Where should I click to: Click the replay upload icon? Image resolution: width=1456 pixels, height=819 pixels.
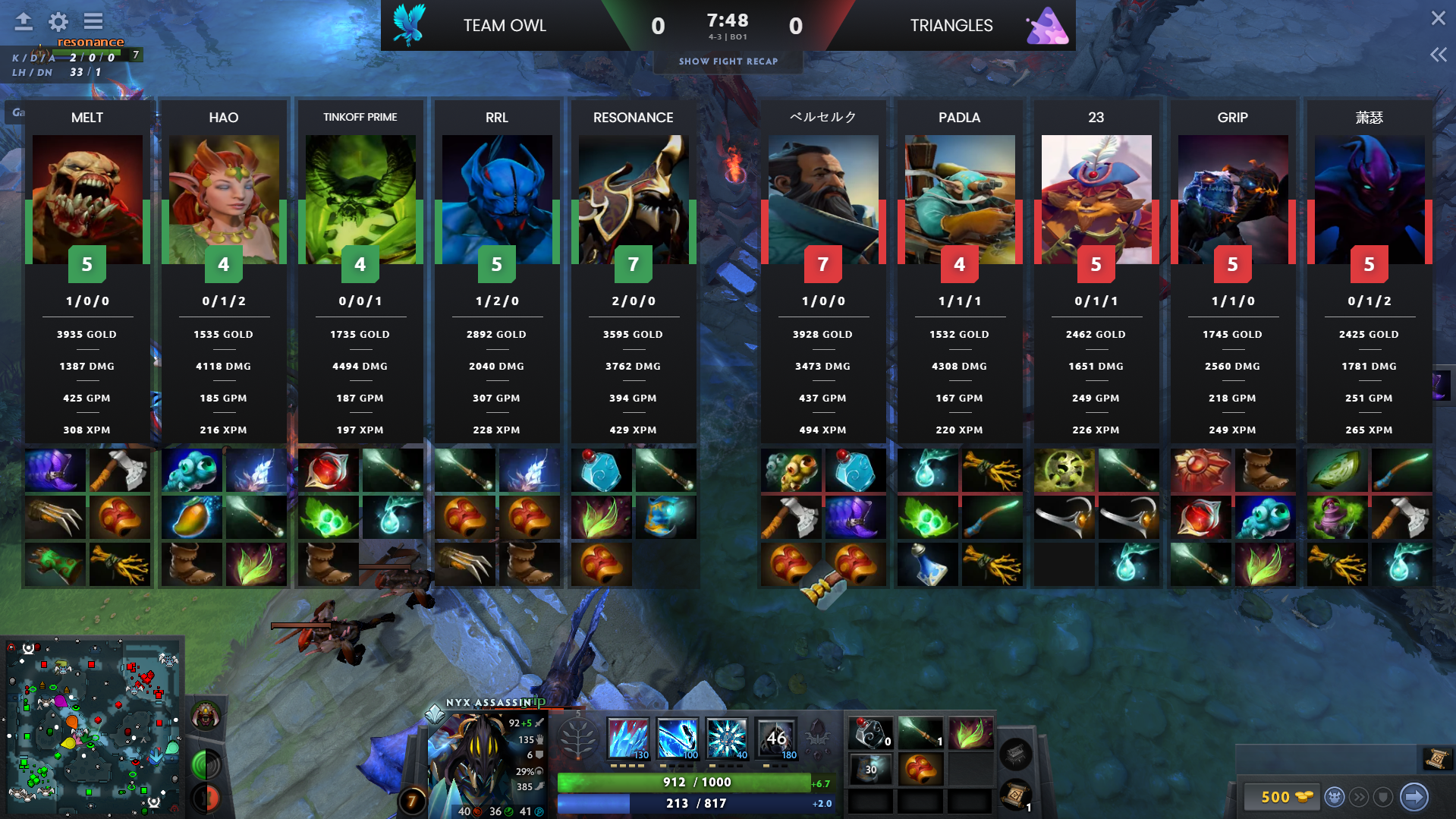click(23, 21)
